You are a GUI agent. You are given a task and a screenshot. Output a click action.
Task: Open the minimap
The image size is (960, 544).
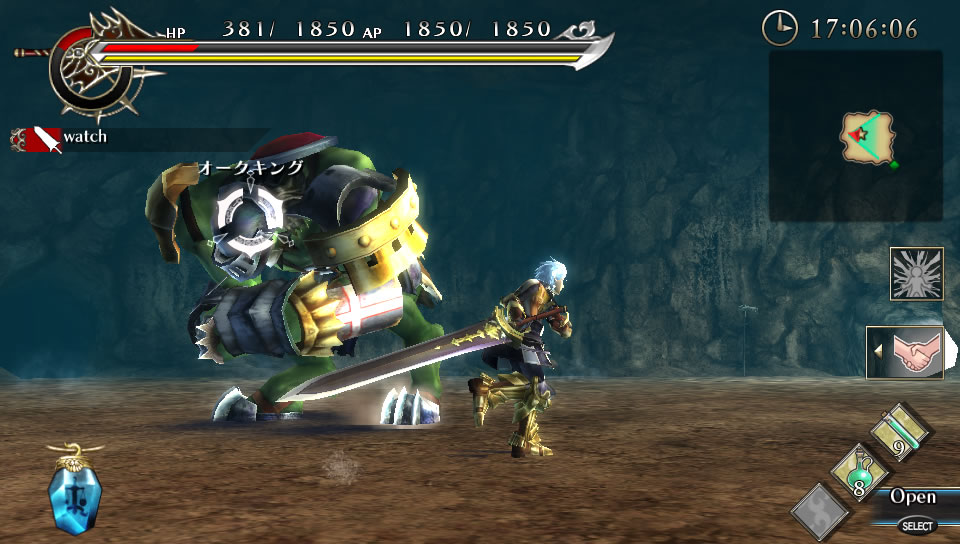click(x=856, y=137)
